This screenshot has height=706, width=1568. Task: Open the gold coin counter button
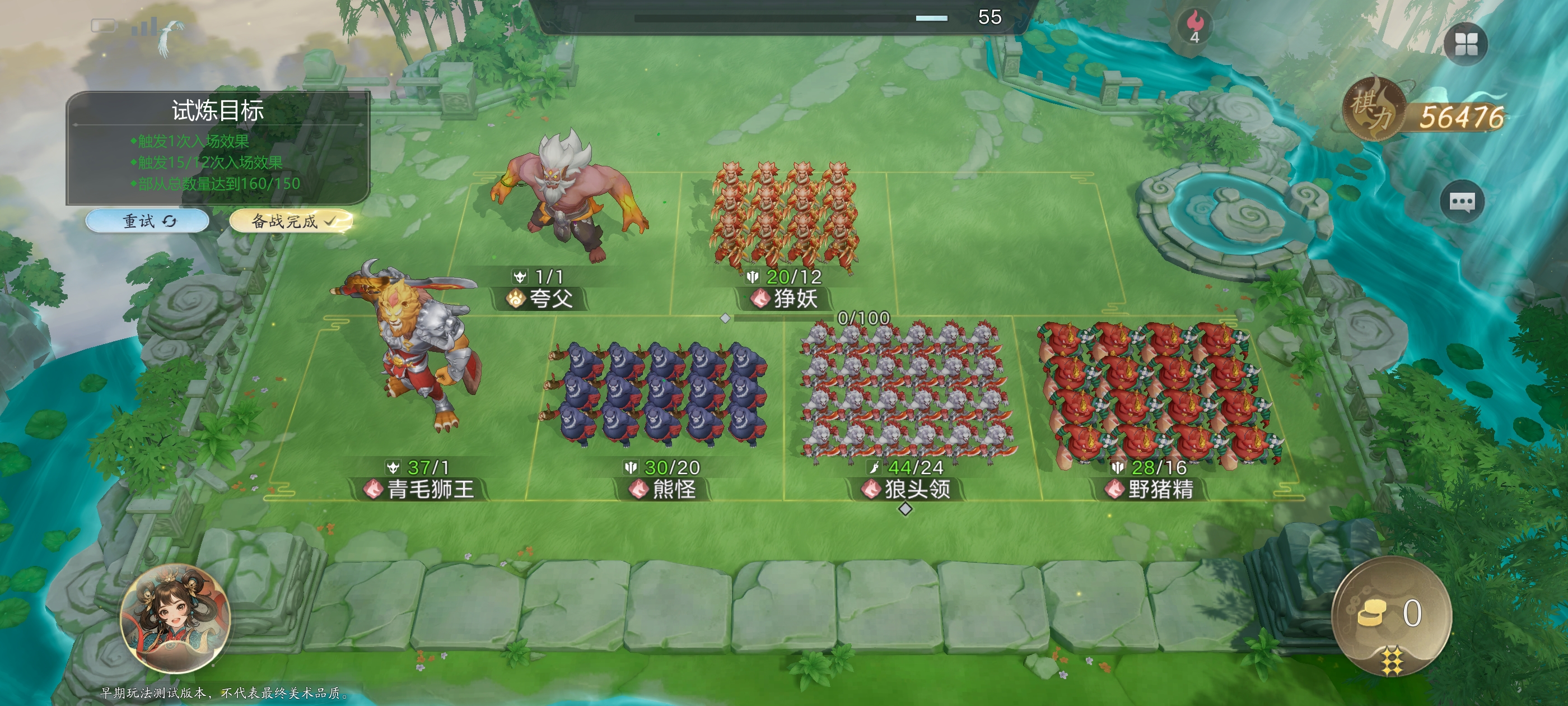click(x=1392, y=614)
